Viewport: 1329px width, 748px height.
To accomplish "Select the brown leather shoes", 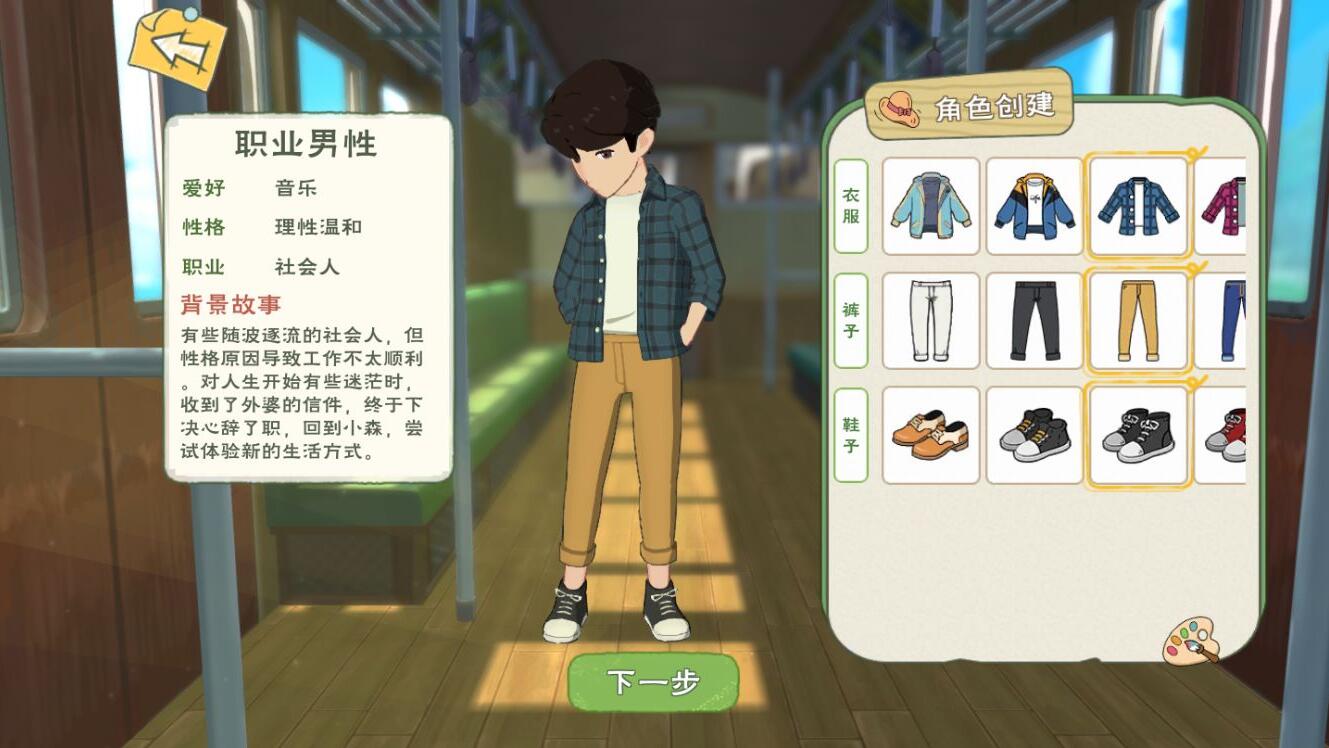I will pos(930,436).
